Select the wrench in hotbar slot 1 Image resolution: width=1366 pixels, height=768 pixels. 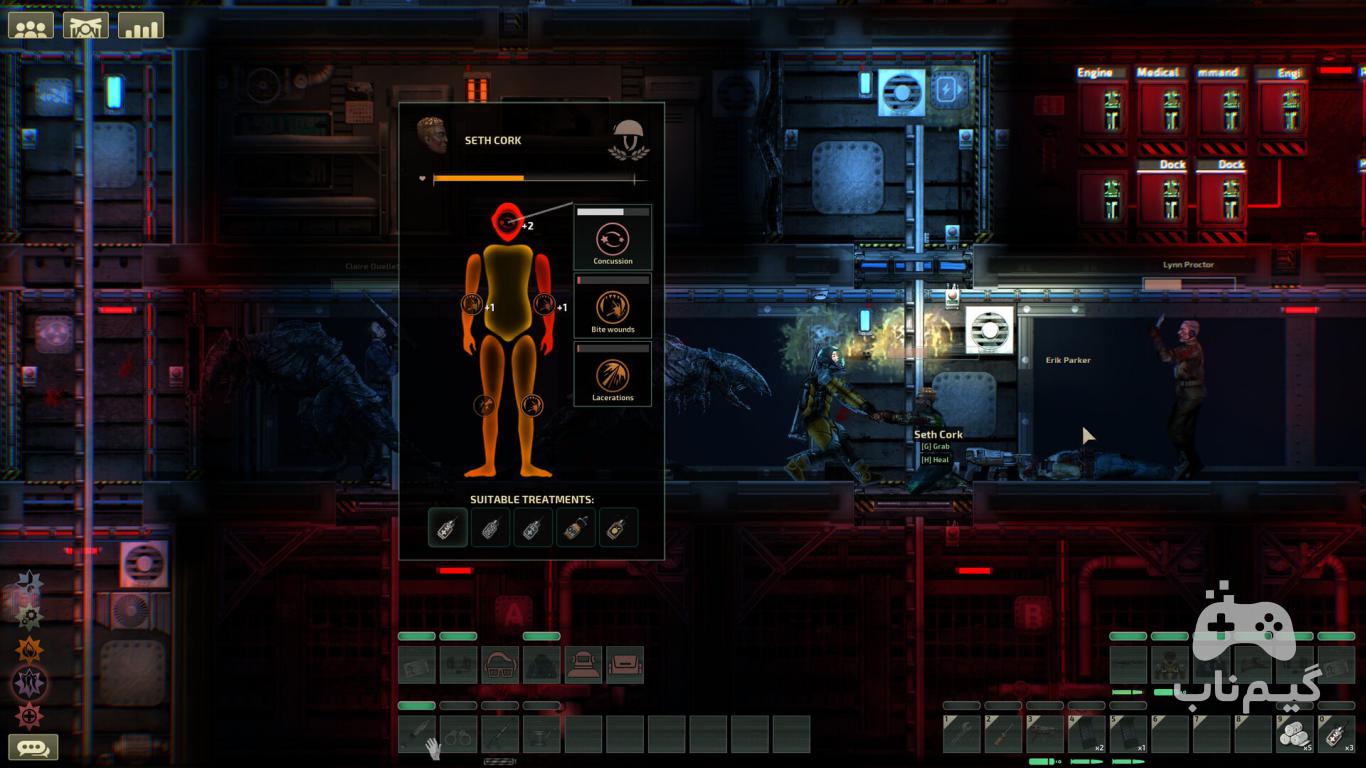pos(962,734)
